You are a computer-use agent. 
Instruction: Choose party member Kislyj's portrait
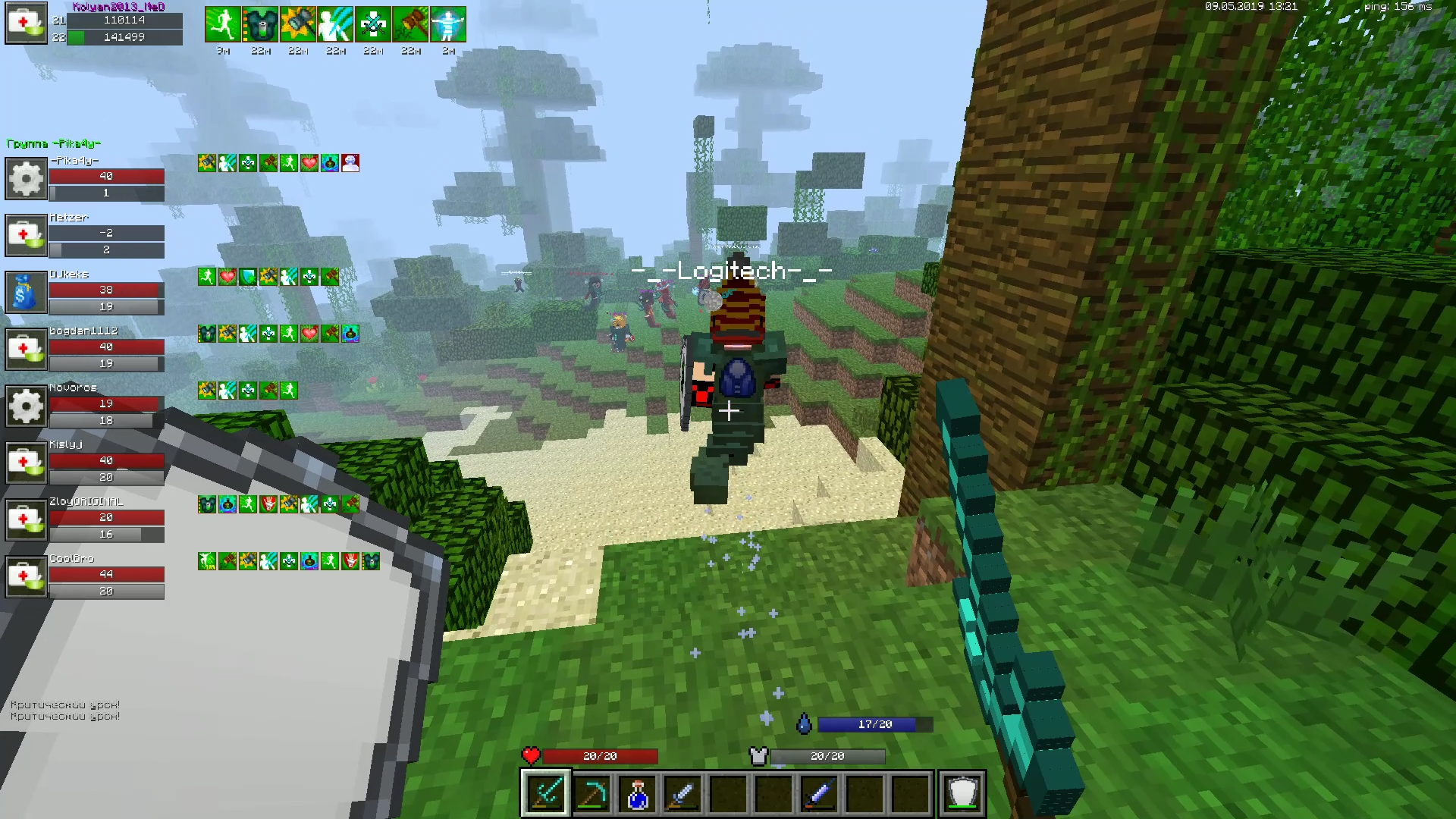(27, 463)
